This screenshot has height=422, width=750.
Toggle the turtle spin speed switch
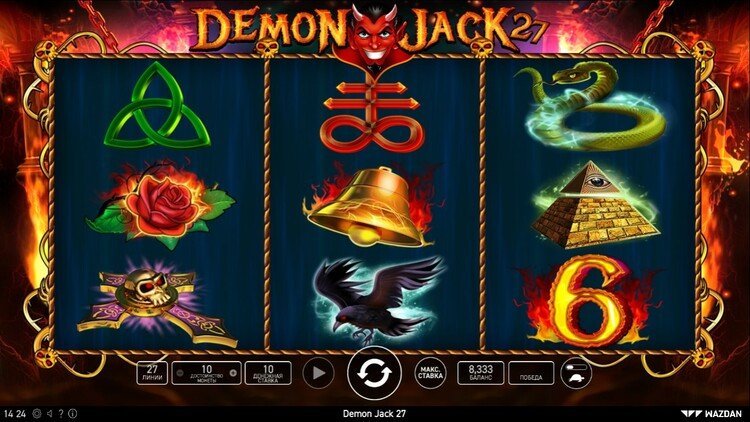577,373
